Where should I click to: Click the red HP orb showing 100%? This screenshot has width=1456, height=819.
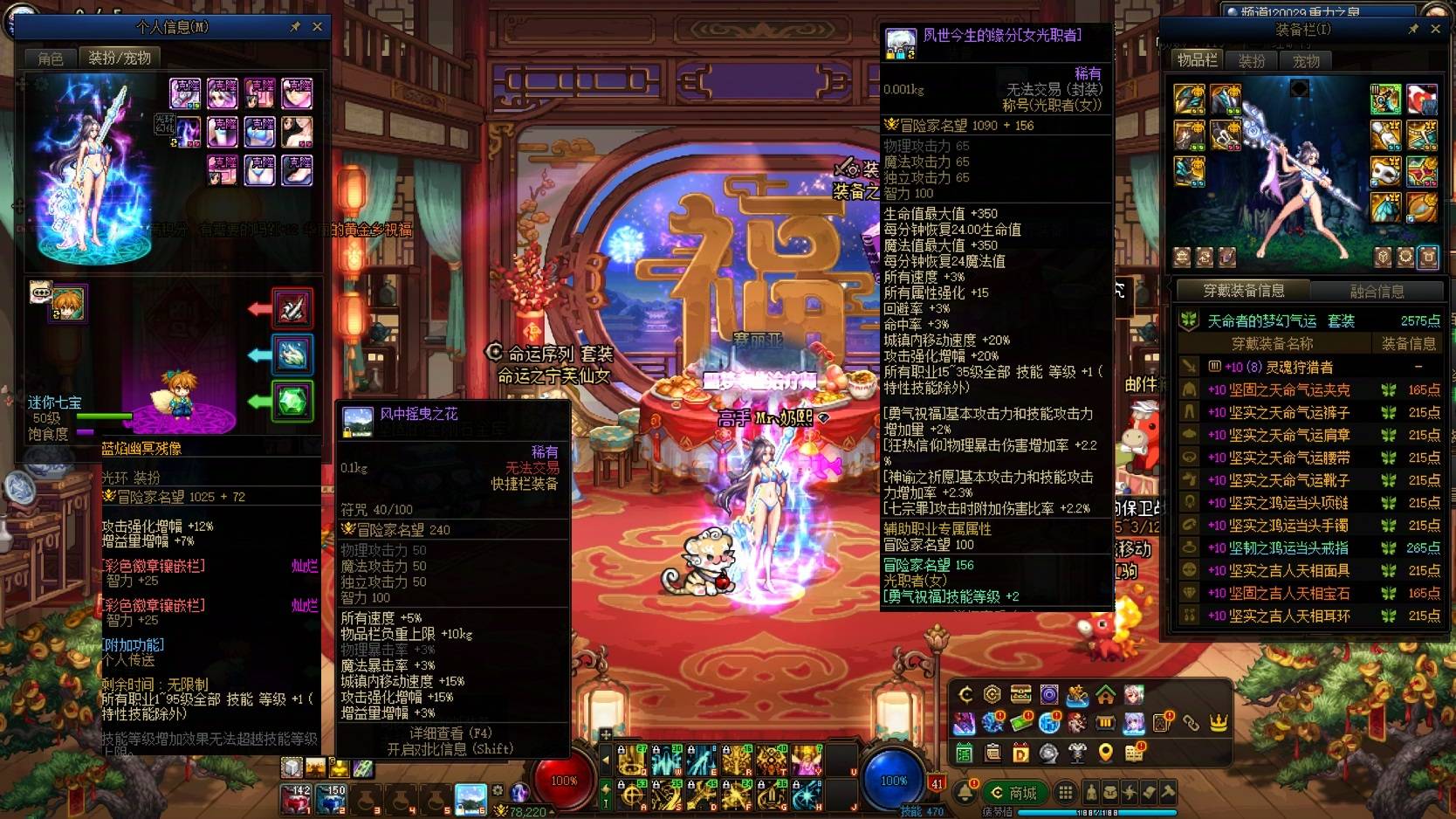563,781
